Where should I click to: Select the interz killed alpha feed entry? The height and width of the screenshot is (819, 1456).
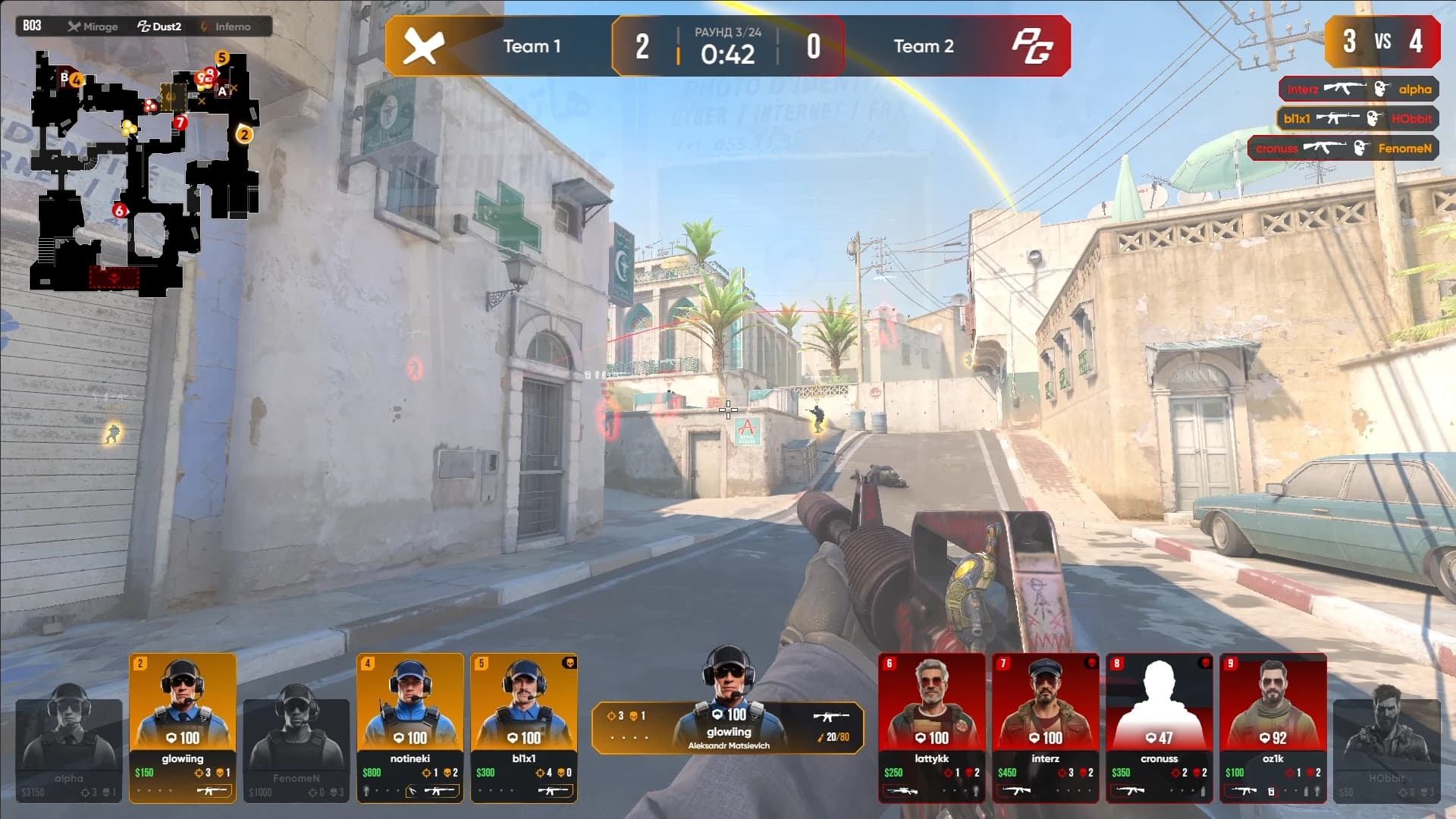(1359, 89)
